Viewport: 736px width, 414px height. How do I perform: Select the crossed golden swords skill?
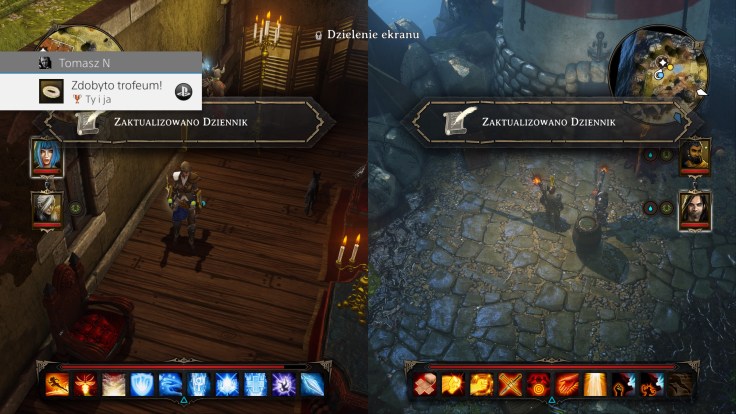[x=510, y=384]
